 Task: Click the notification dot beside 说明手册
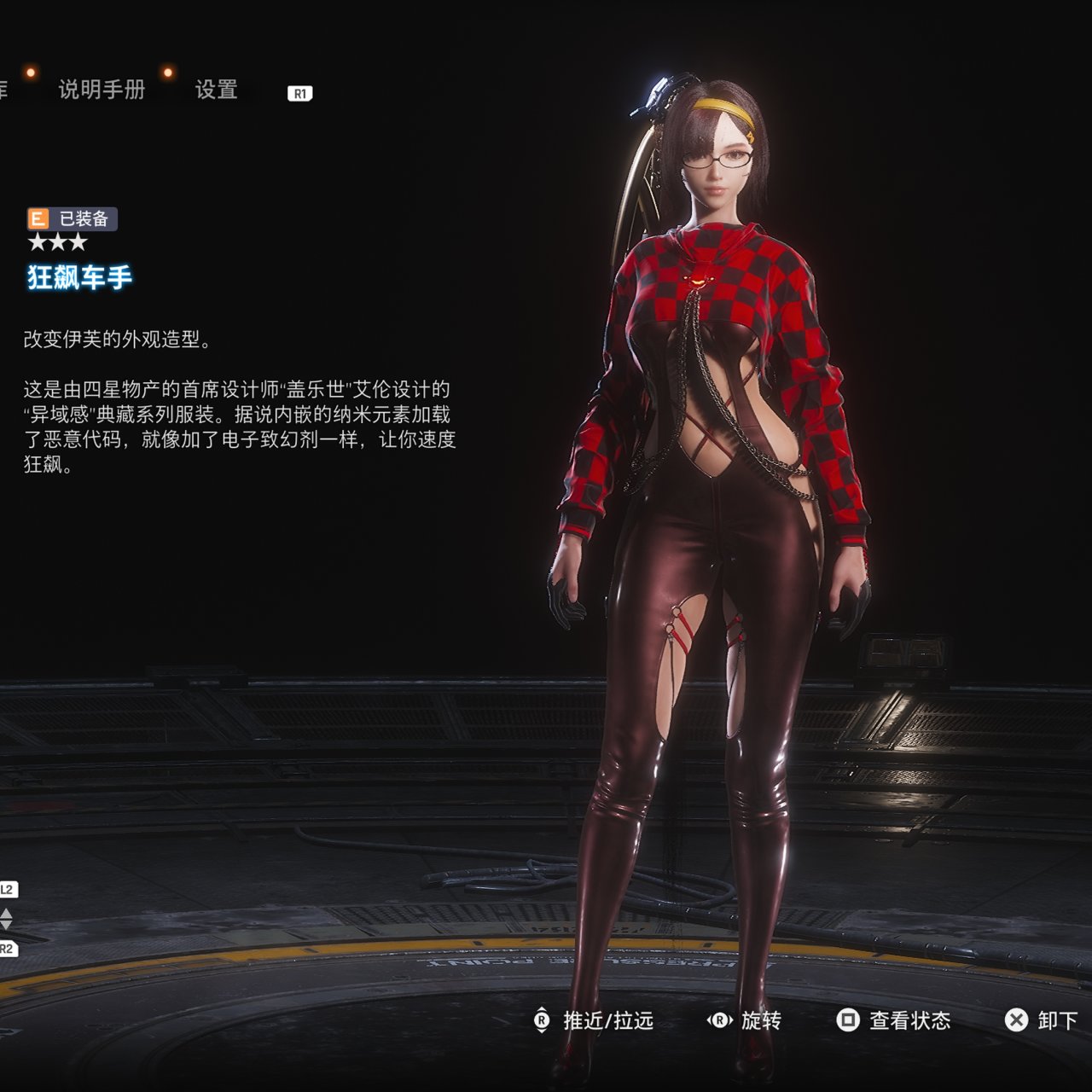pos(31,73)
